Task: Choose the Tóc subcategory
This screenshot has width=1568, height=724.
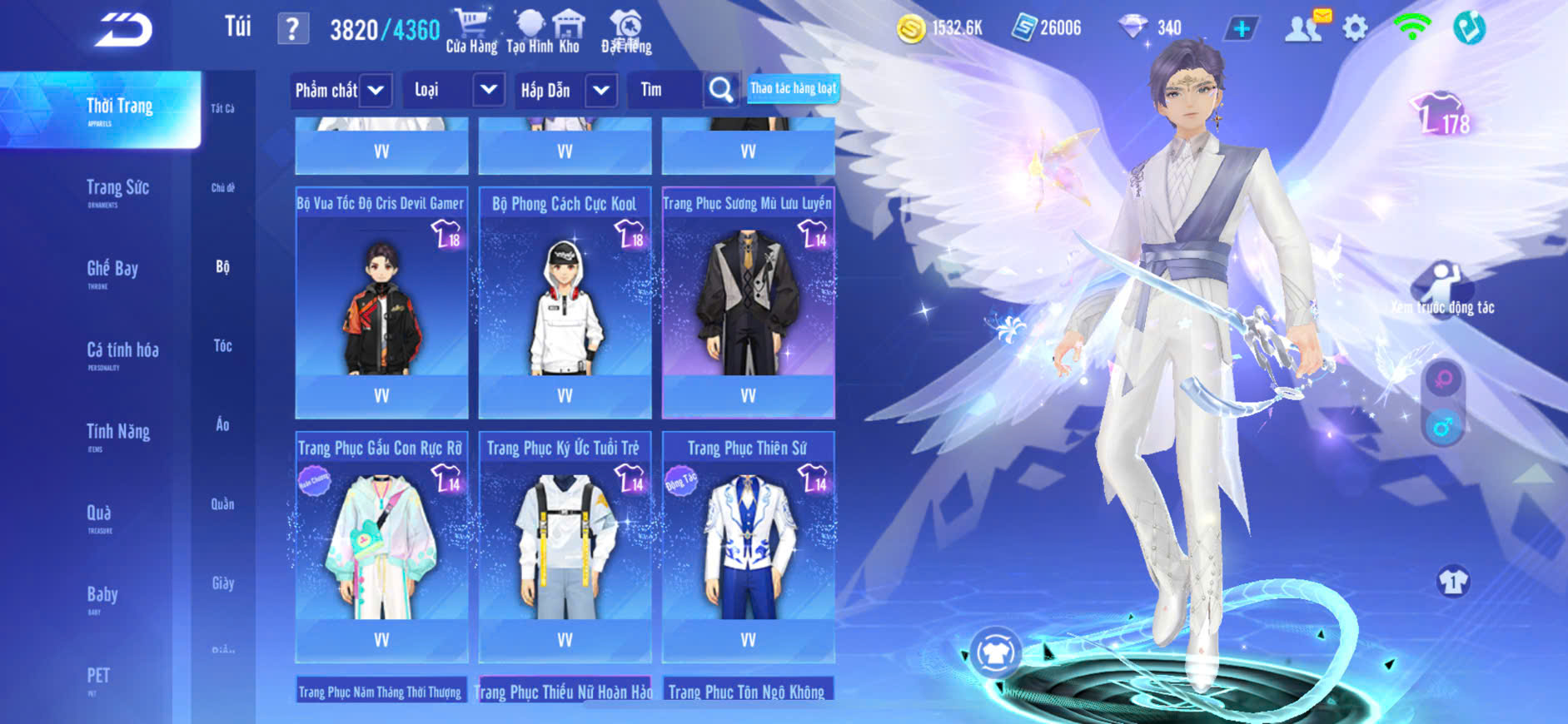Action: pos(222,345)
